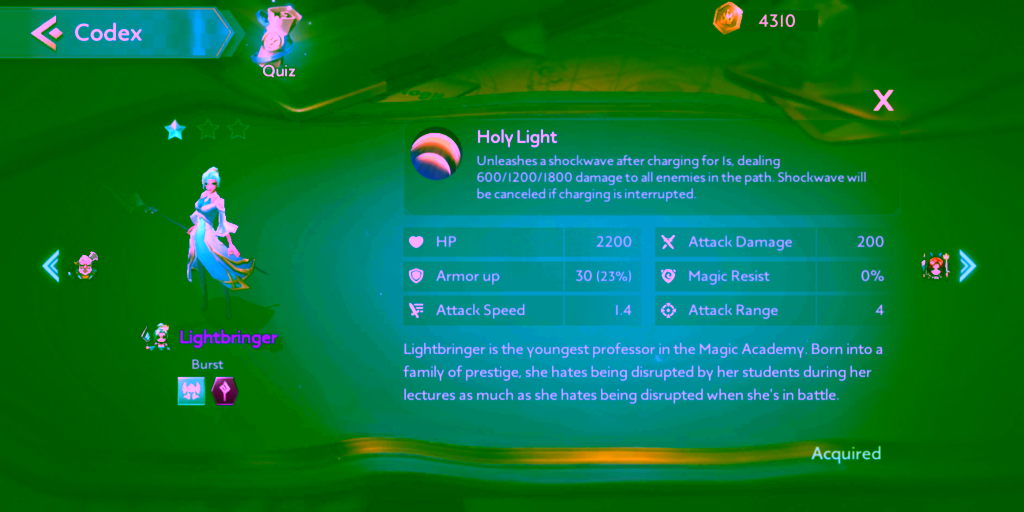1024x512 pixels.
Task: Tap the blue winged trait icon
Action: pyautogui.click(x=191, y=391)
